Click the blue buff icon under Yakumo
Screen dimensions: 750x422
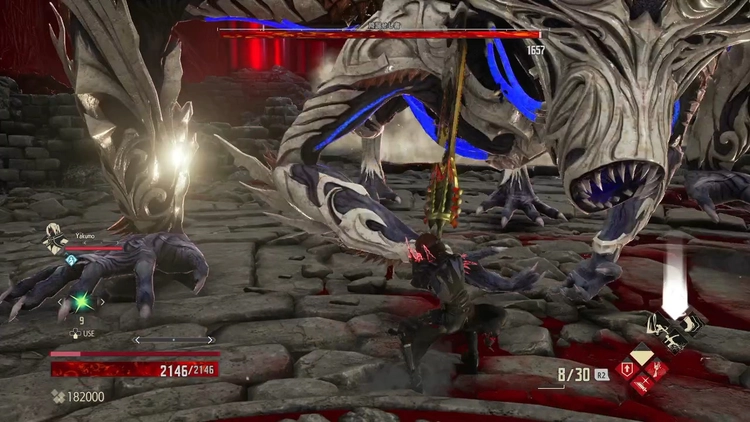[72, 259]
